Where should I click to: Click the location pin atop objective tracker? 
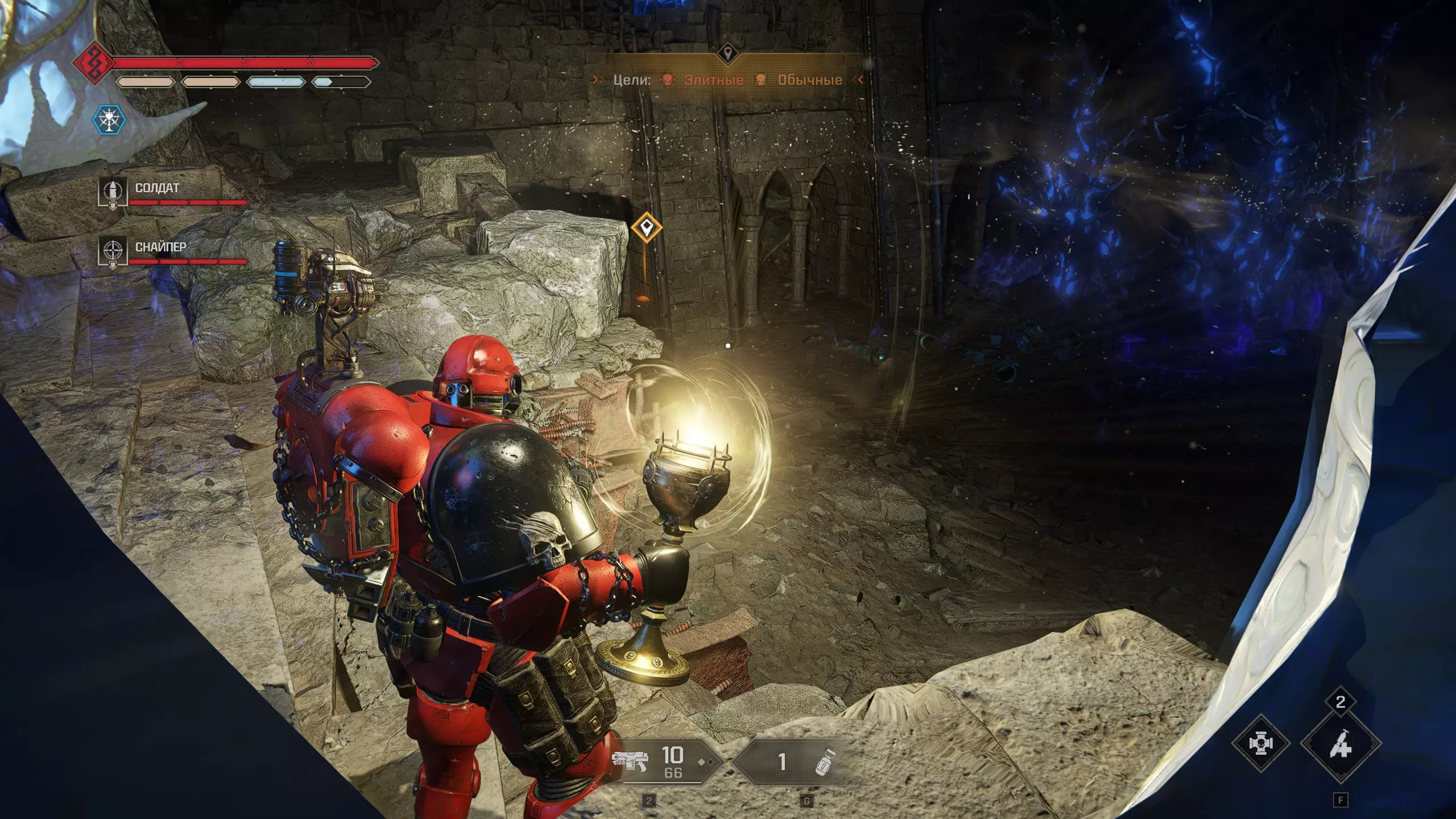727,54
